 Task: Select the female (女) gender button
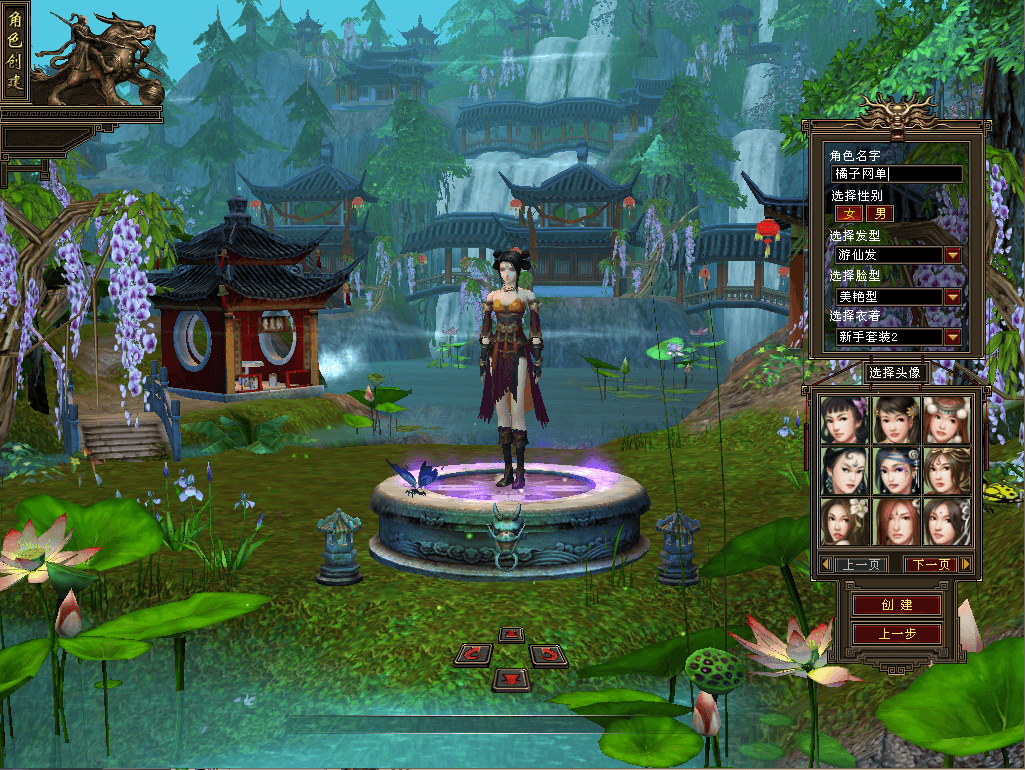(x=849, y=213)
